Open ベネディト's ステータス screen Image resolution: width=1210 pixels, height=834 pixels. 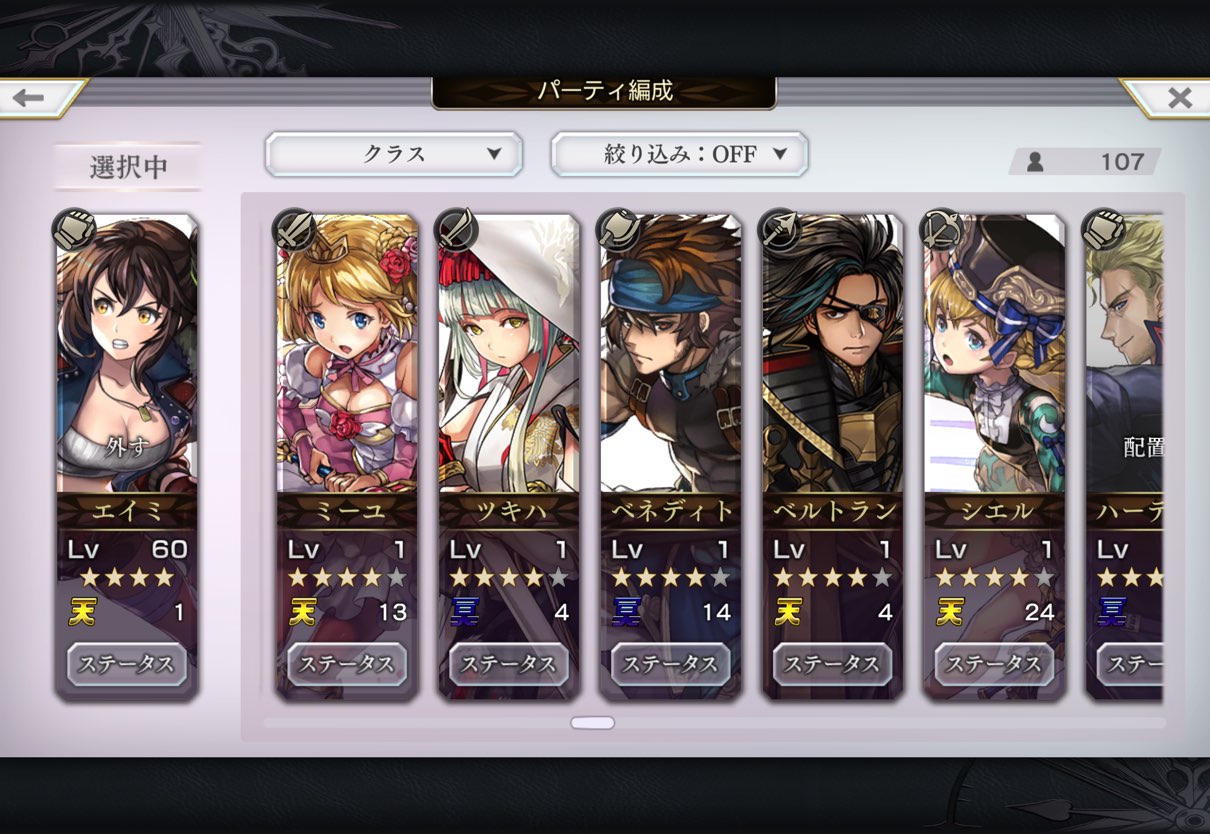coord(671,664)
